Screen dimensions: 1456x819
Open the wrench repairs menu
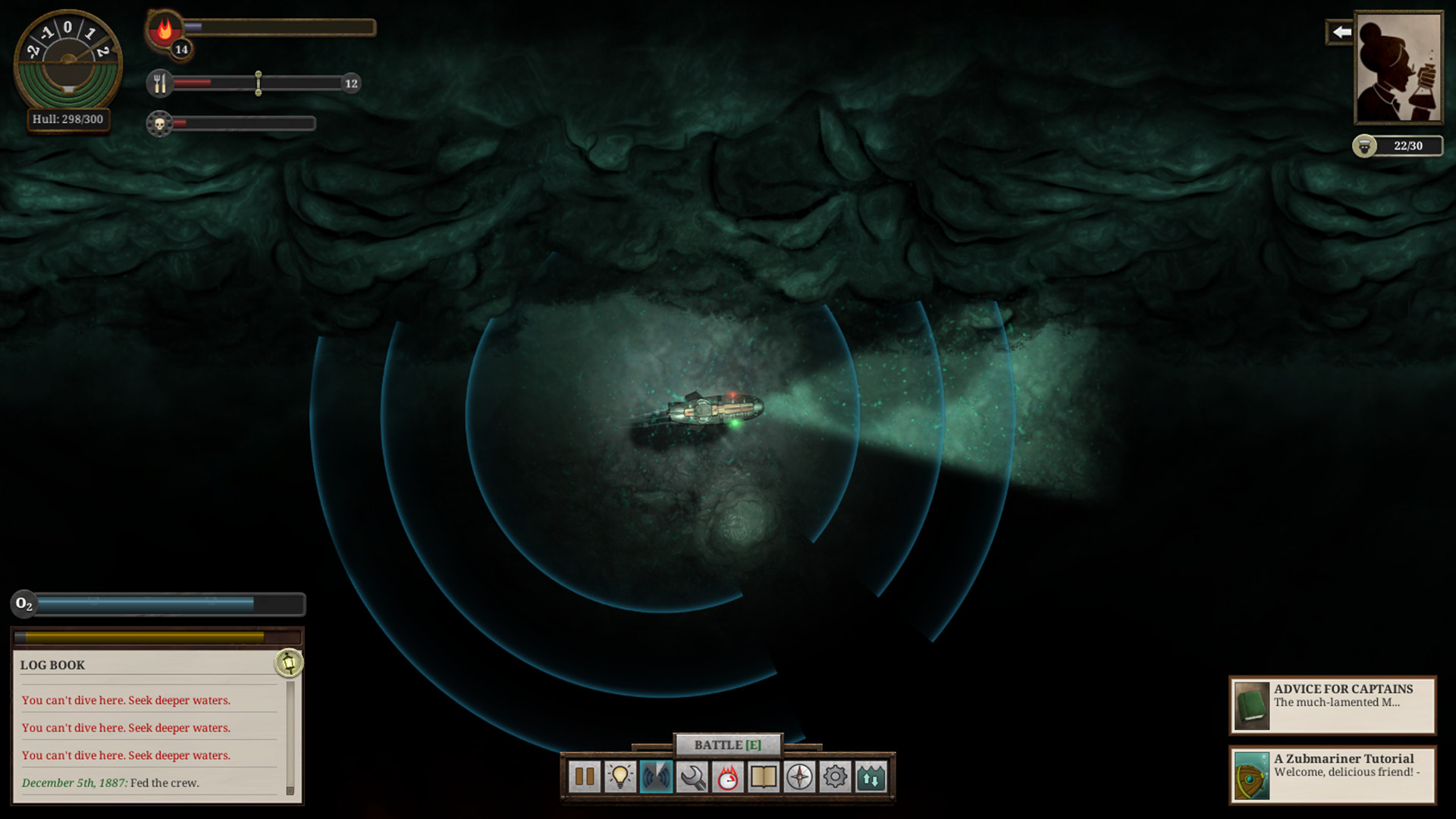(692, 776)
